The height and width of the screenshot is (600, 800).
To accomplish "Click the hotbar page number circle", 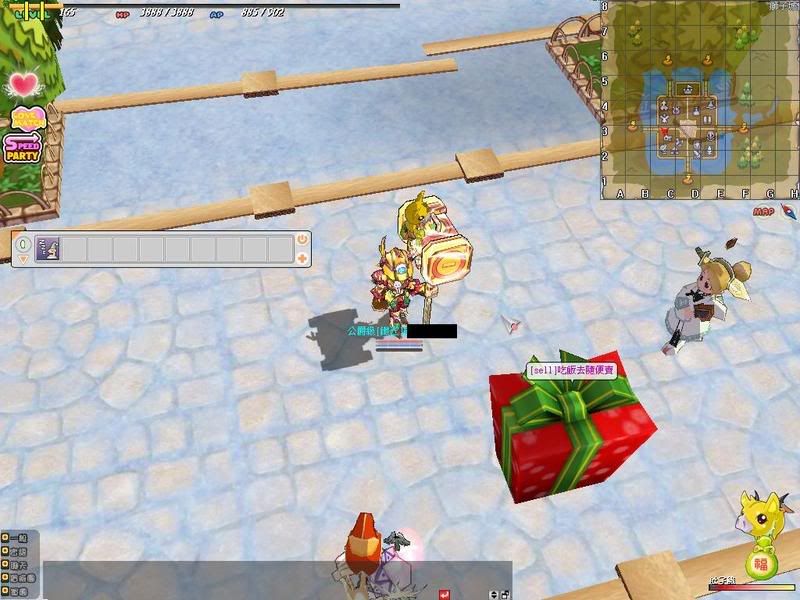I will [22, 242].
